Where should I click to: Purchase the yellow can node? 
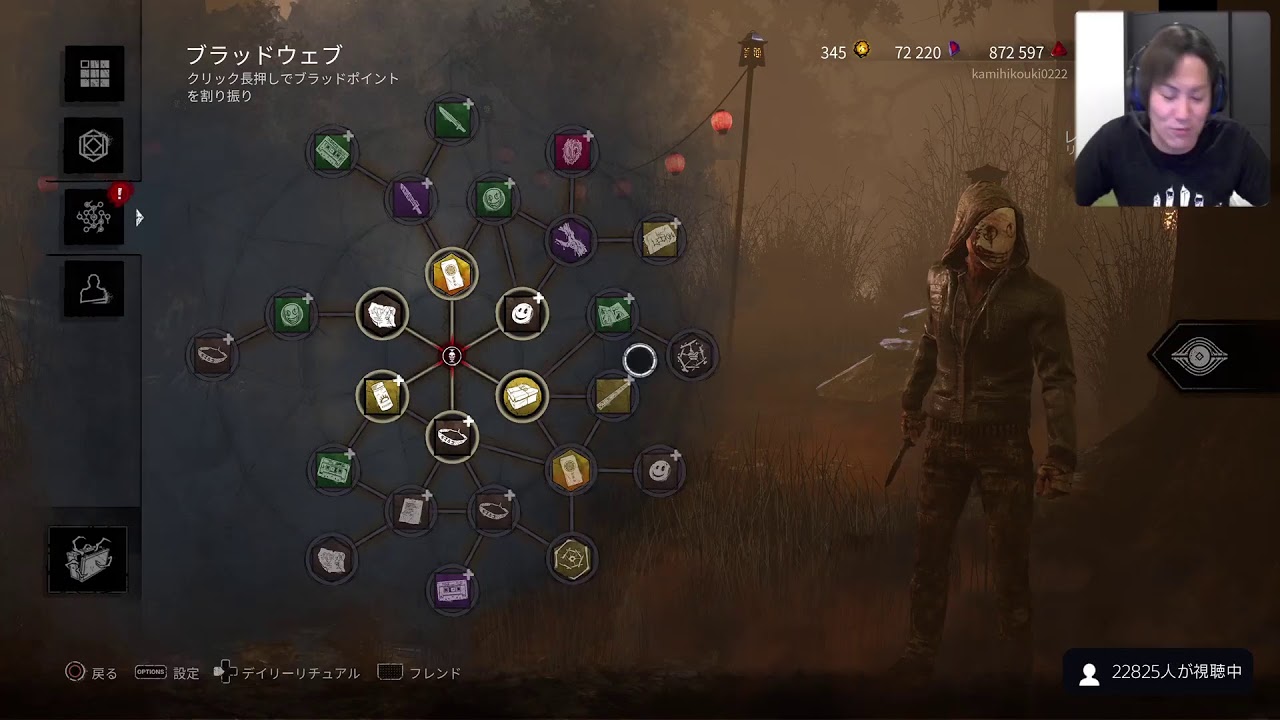point(382,396)
